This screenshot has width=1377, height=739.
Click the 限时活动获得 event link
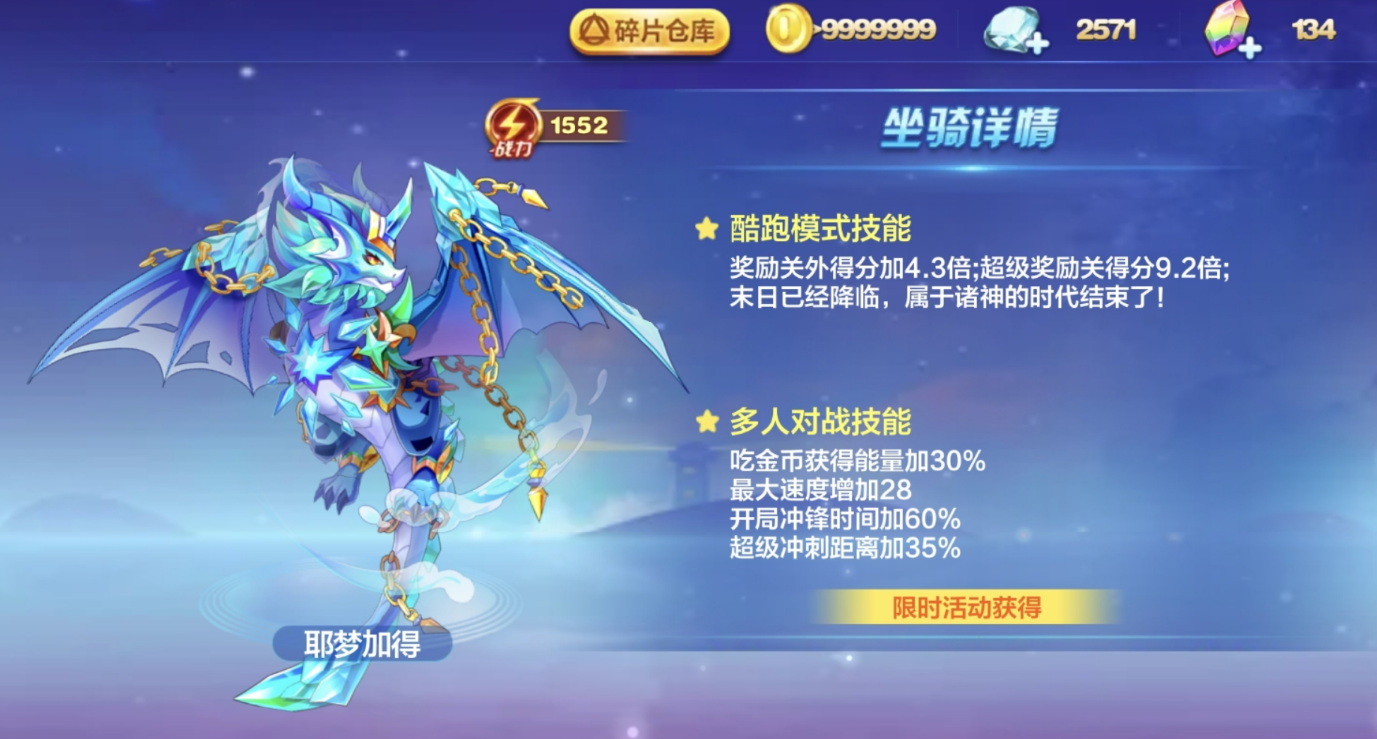(x=967, y=606)
